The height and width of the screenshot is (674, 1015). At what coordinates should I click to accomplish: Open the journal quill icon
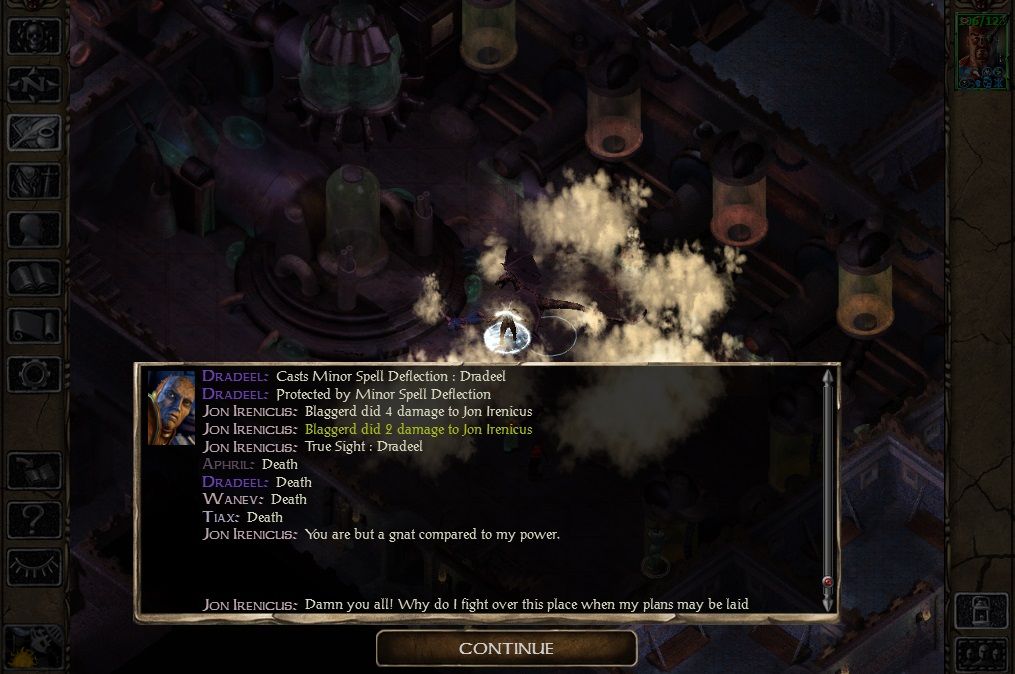(34, 132)
